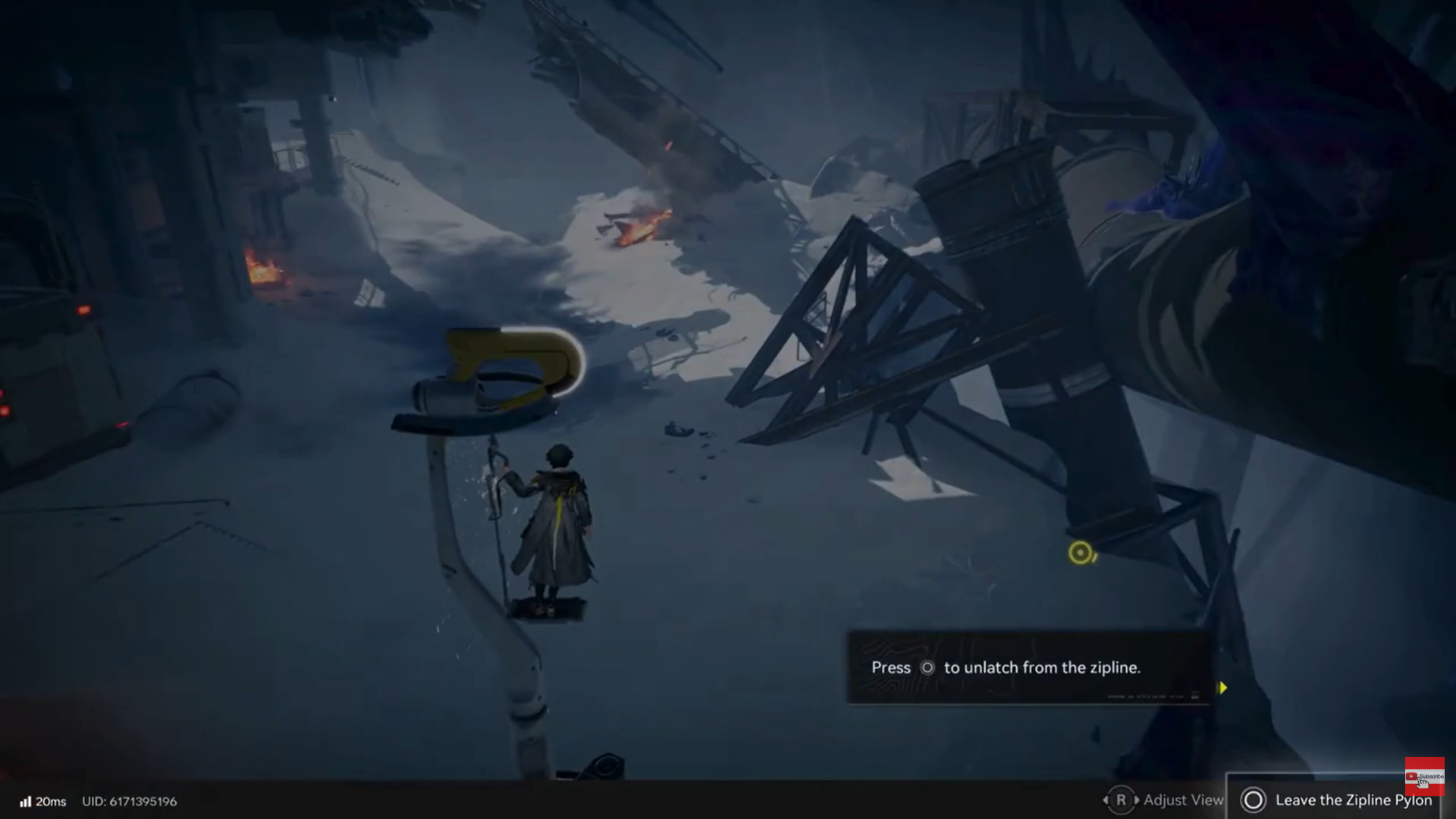Select the circle button icon in the zipline prompt
This screenshot has height=819, width=1456.
(927, 667)
